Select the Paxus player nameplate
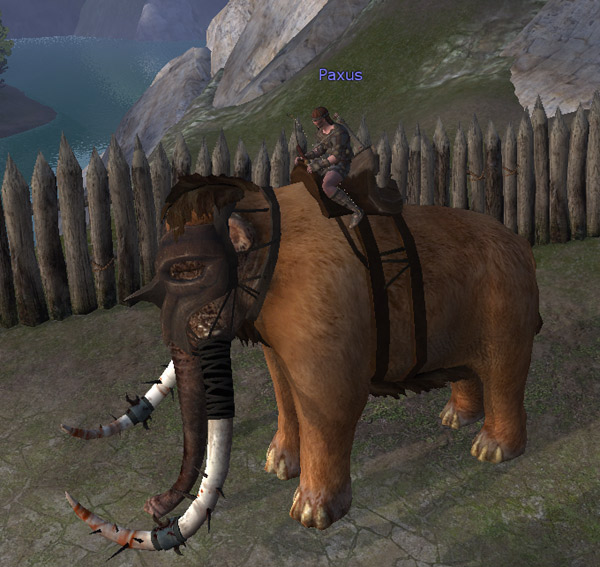 point(340,75)
